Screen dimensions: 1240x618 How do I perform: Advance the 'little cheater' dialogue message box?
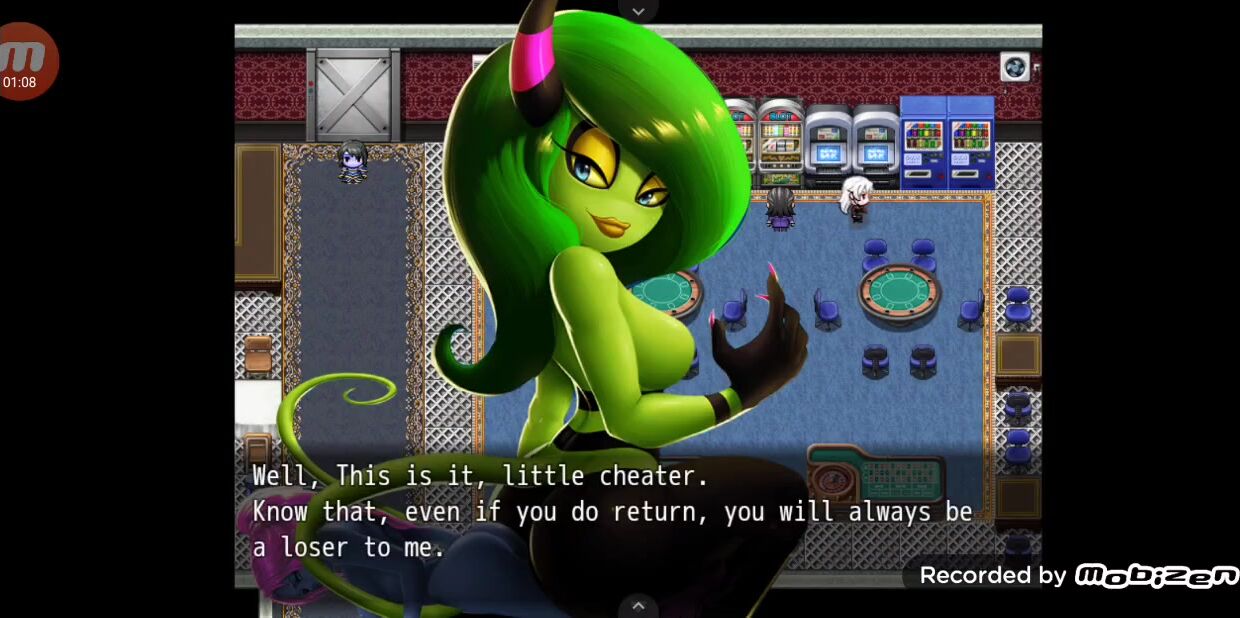(610, 511)
